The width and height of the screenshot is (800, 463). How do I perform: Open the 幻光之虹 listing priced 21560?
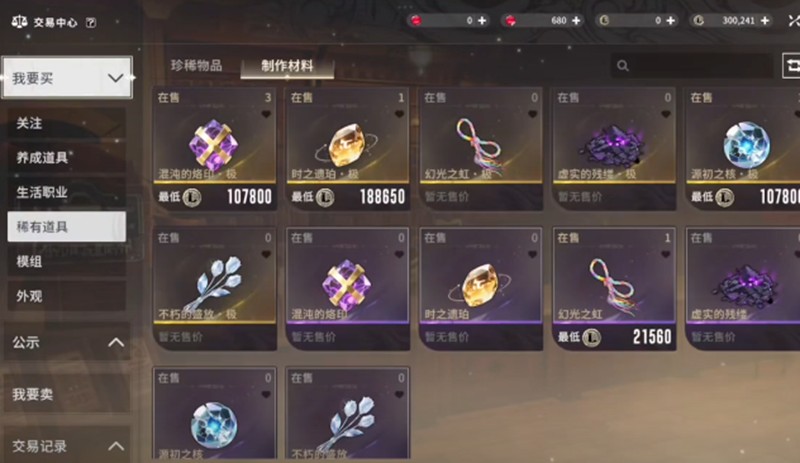tap(614, 289)
